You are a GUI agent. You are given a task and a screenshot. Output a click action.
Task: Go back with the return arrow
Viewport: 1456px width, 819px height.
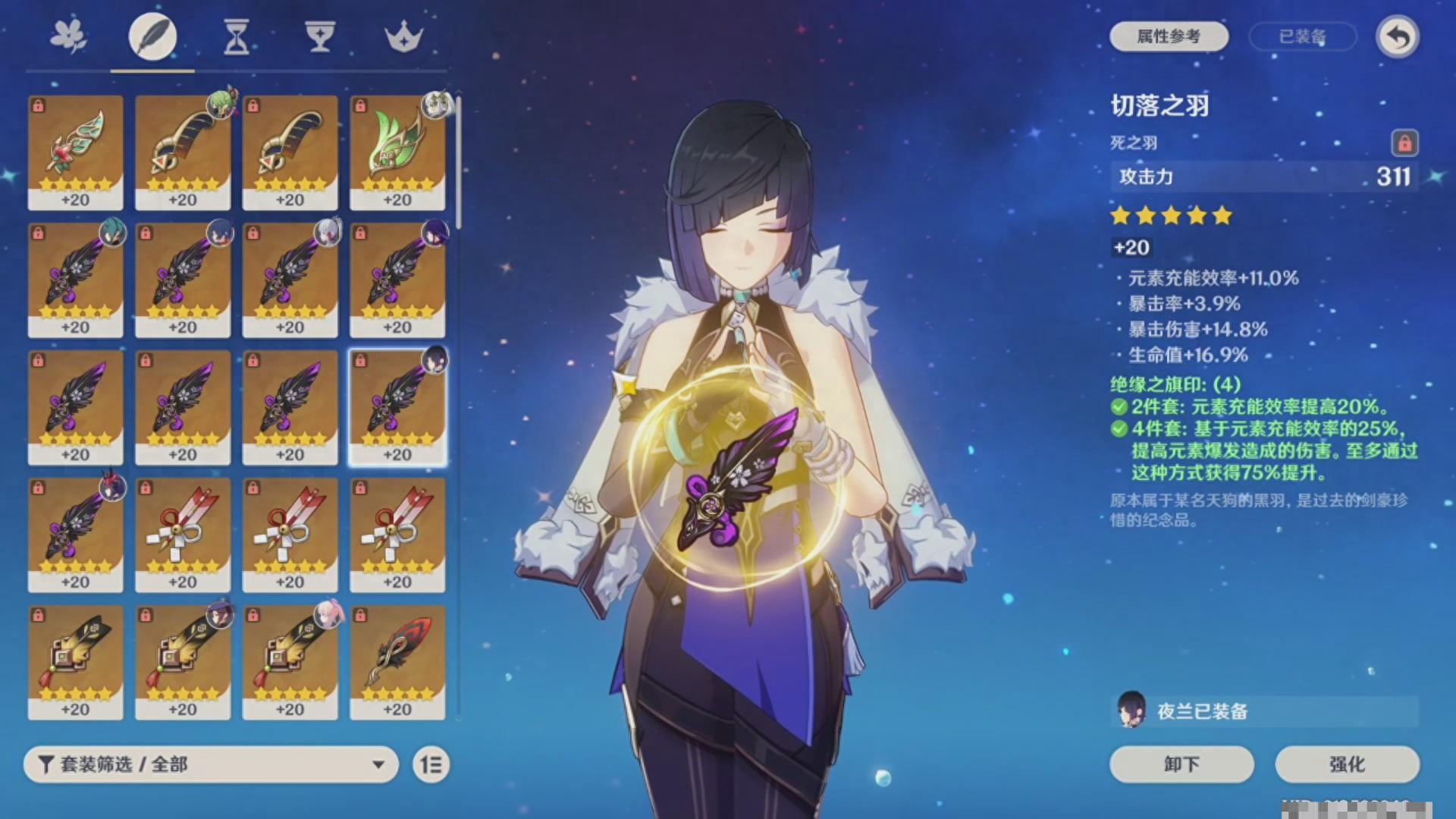pyautogui.click(x=1398, y=36)
